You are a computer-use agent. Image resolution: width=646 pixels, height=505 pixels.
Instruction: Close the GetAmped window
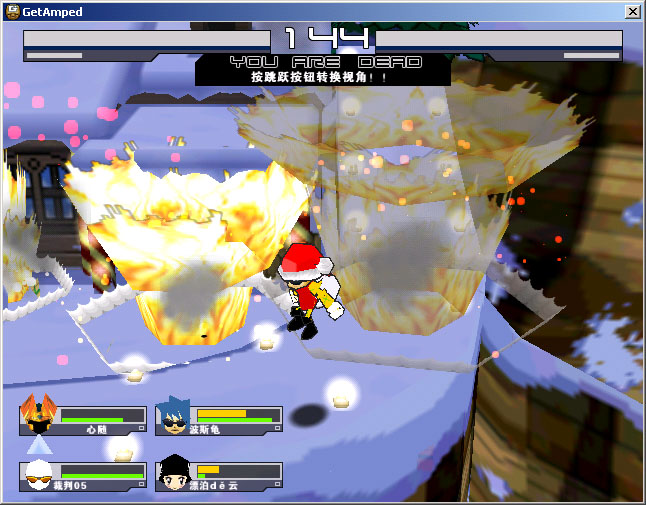(x=632, y=12)
